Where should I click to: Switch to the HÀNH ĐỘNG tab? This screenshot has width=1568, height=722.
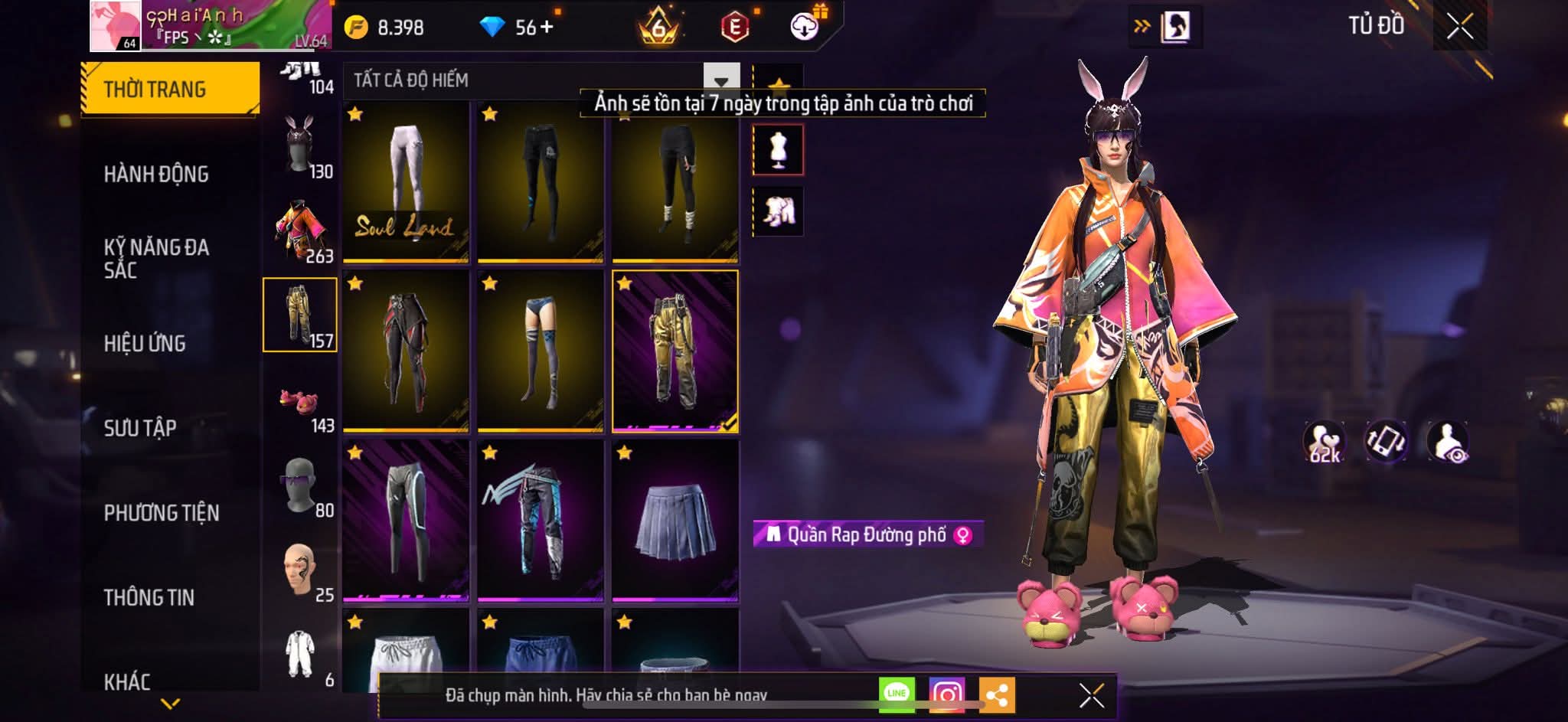coord(156,175)
